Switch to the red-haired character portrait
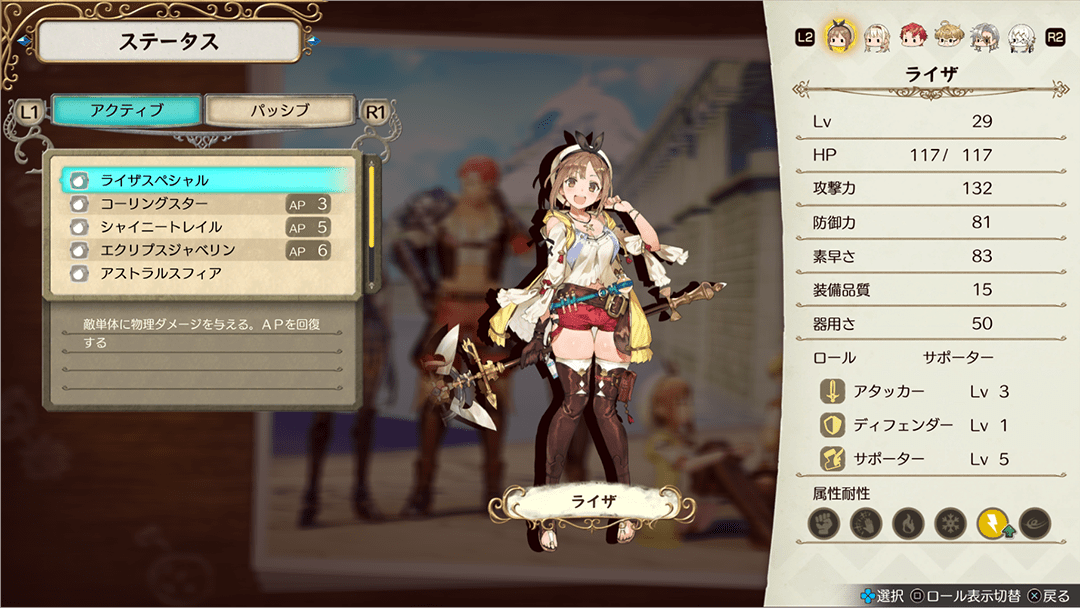This screenshot has height=608, width=1080. pyautogui.click(x=913, y=37)
